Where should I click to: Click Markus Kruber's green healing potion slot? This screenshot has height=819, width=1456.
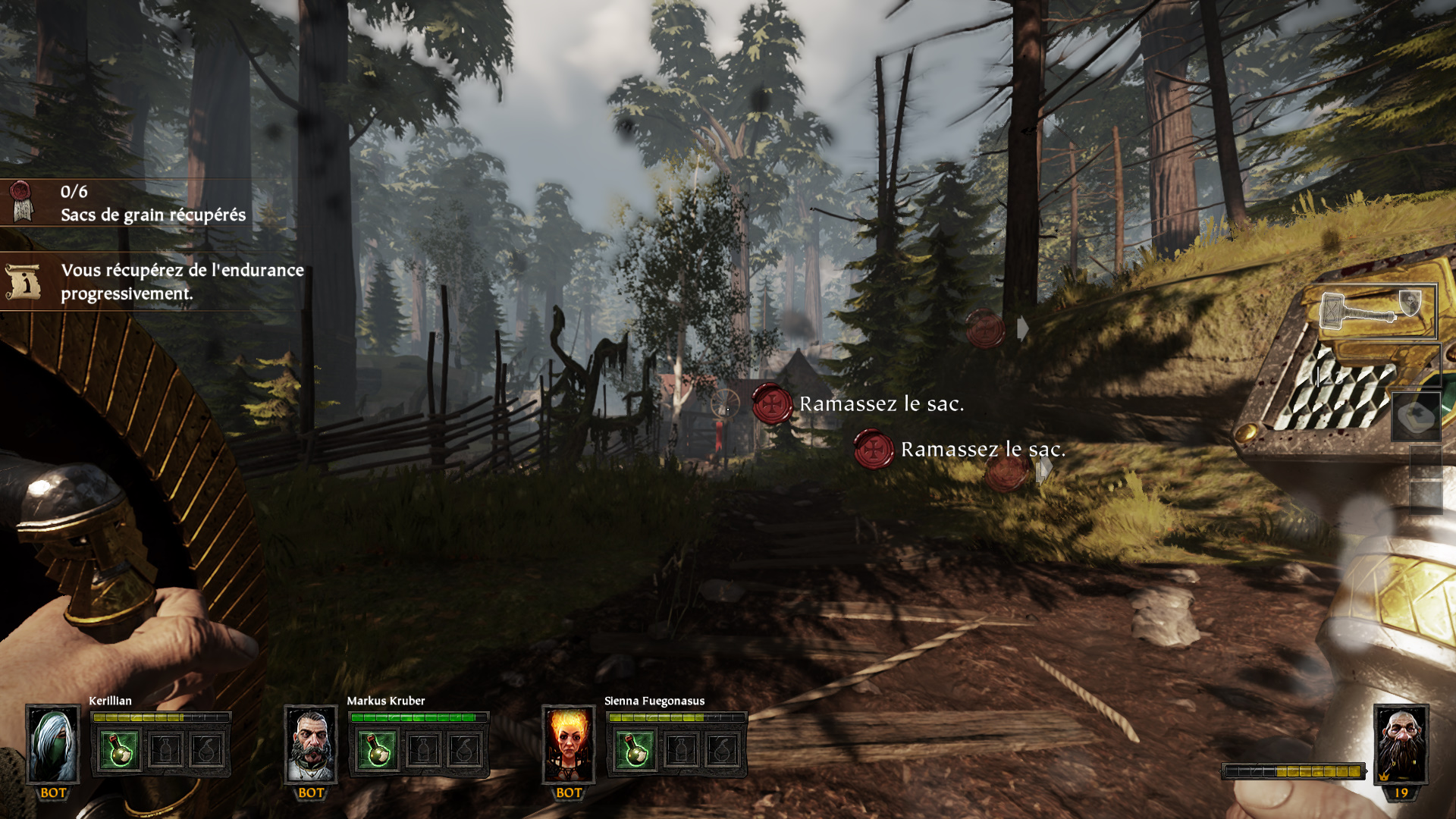[378, 750]
